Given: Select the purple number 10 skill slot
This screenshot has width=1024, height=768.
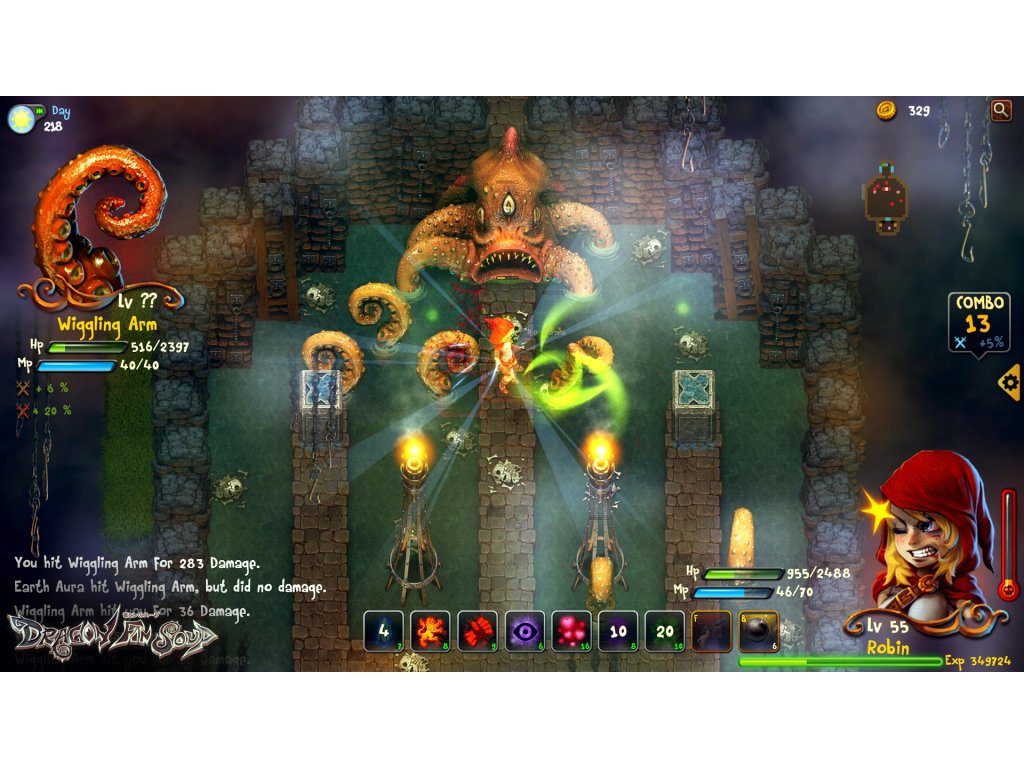Looking at the screenshot, I should click(618, 631).
